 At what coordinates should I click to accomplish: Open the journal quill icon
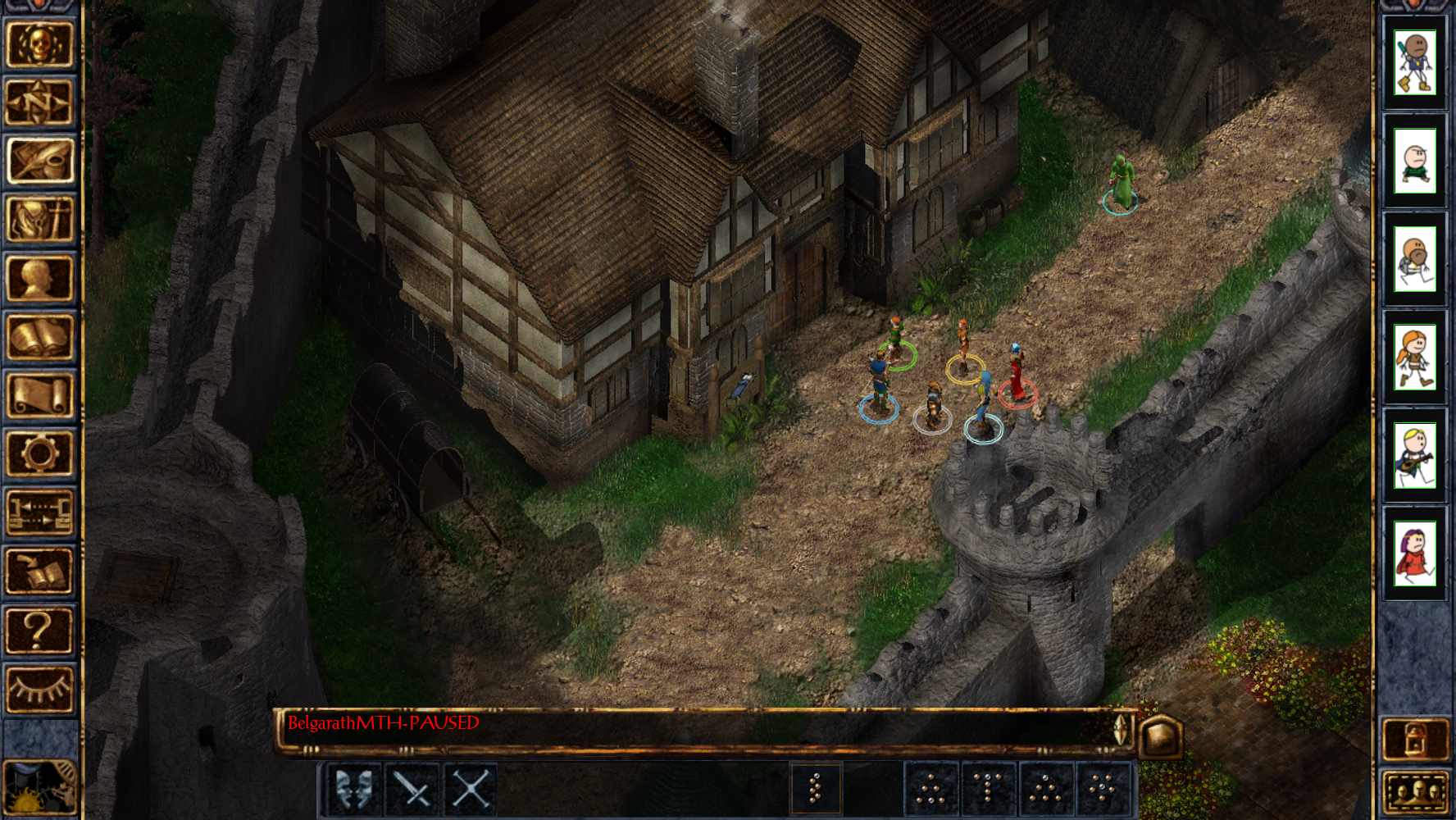pos(39,162)
